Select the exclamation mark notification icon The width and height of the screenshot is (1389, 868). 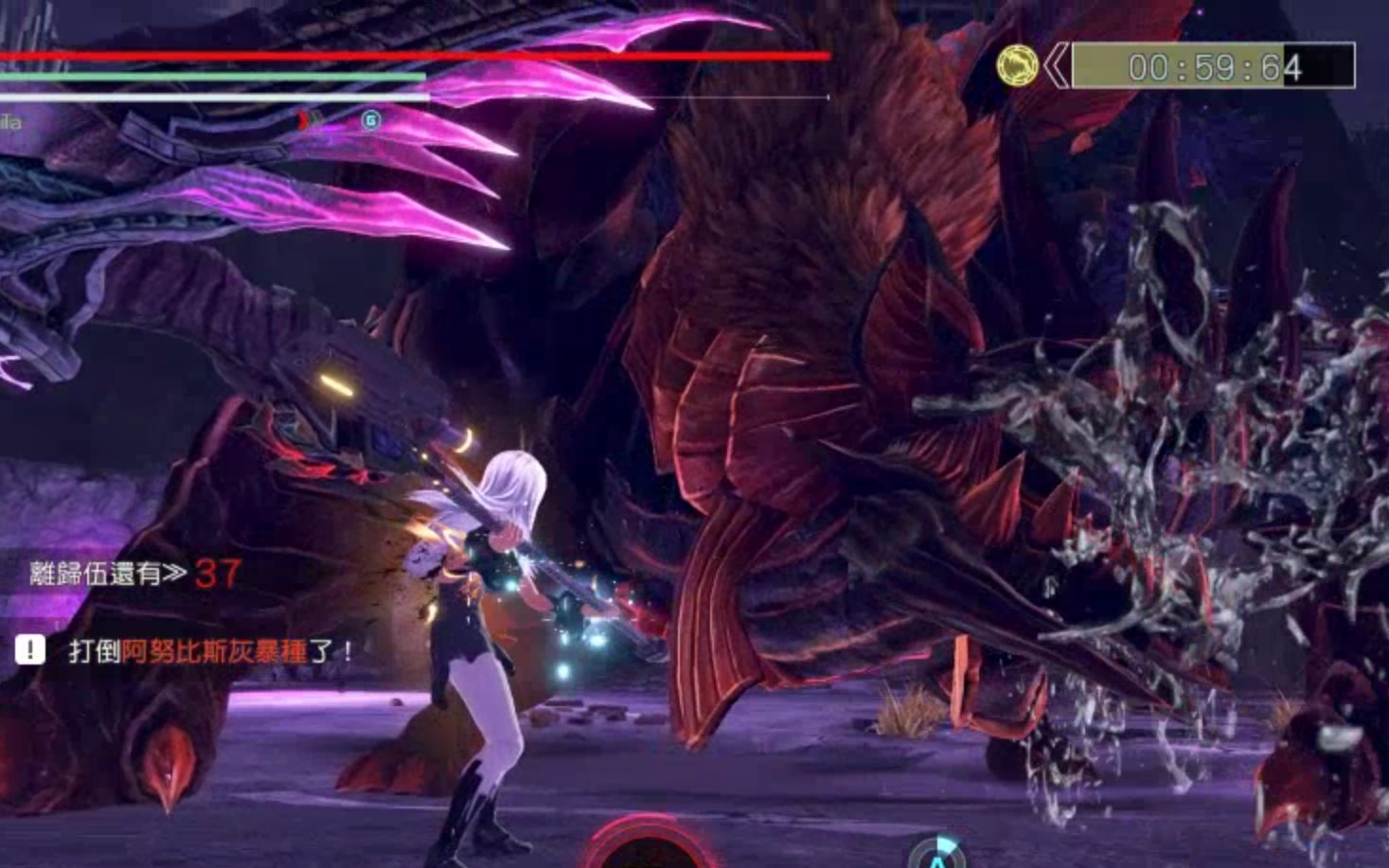[30, 649]
